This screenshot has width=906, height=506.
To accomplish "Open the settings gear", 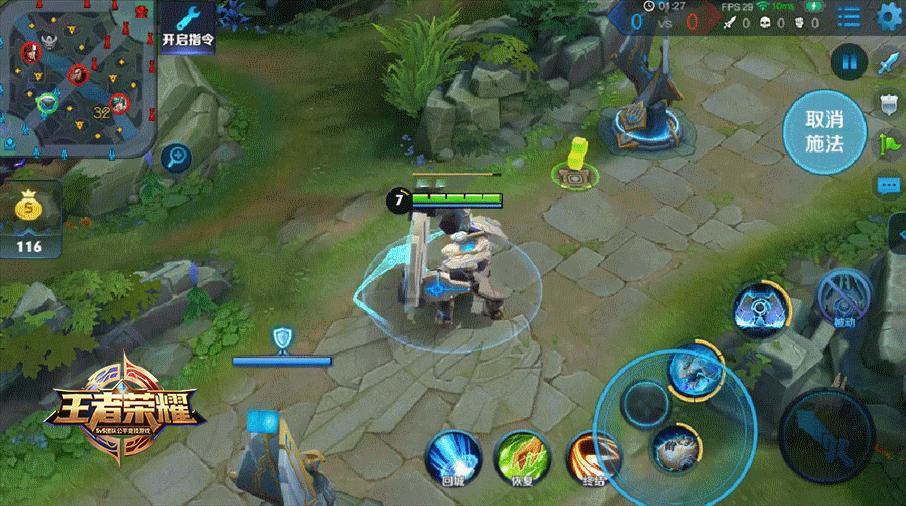I will [x=889, y=17].
